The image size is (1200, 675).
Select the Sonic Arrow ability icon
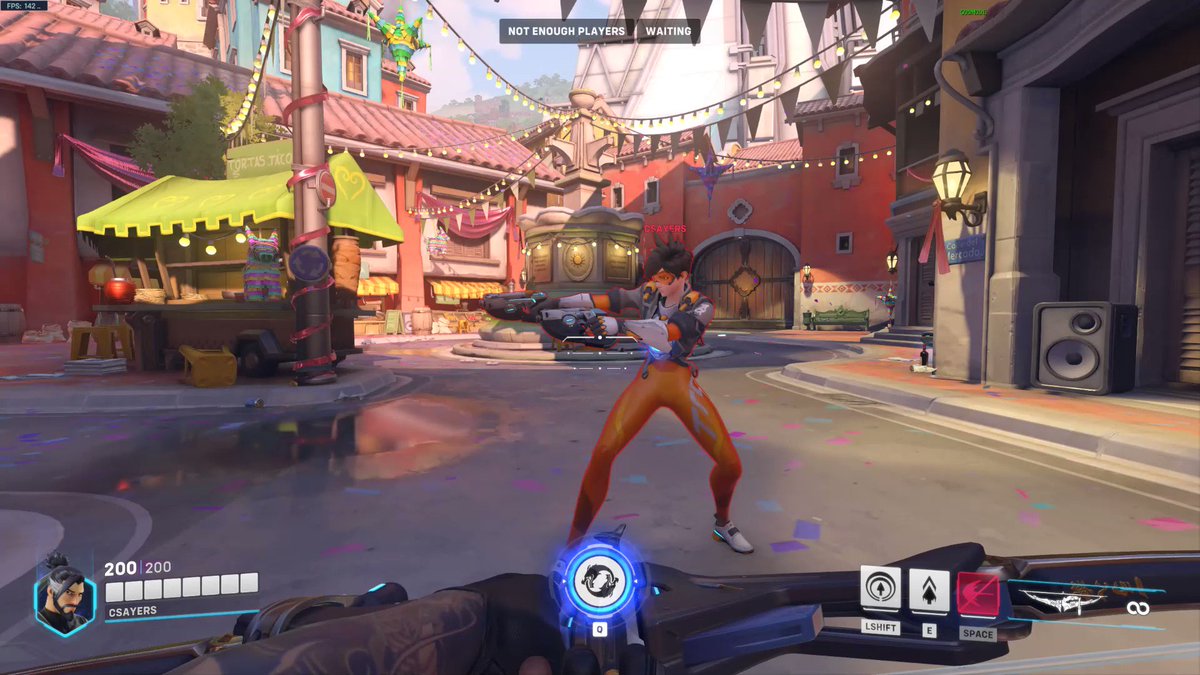(880, 591)
